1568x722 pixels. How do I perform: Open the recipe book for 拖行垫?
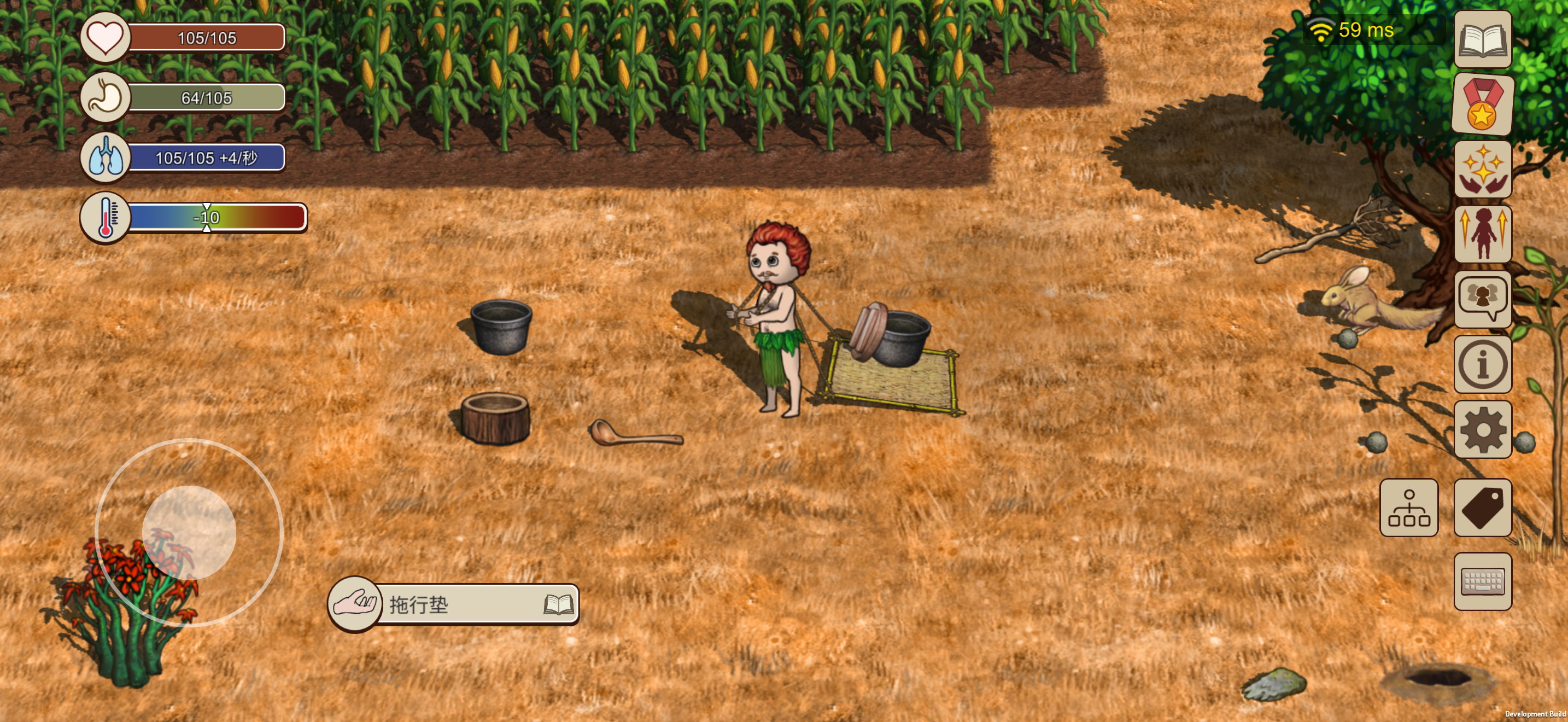coord(558,604)
